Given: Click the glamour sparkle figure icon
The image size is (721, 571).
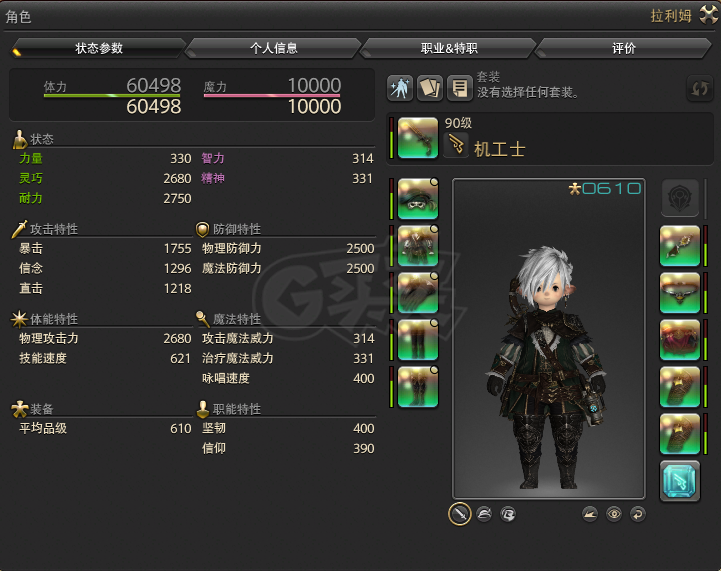Looking at the screenshot, I should pos(401,89).
